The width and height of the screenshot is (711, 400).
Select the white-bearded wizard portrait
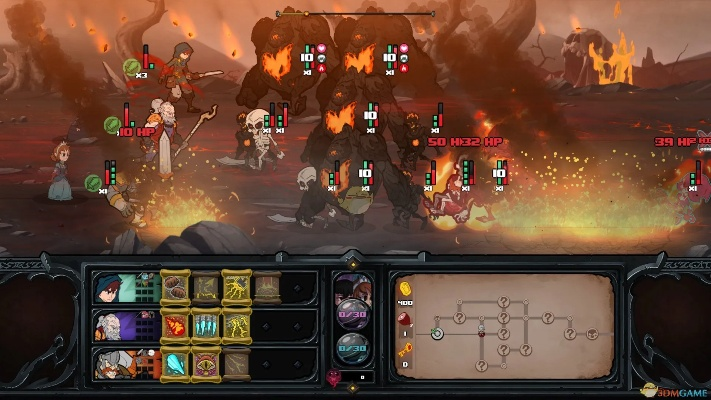tap(109, 325)
